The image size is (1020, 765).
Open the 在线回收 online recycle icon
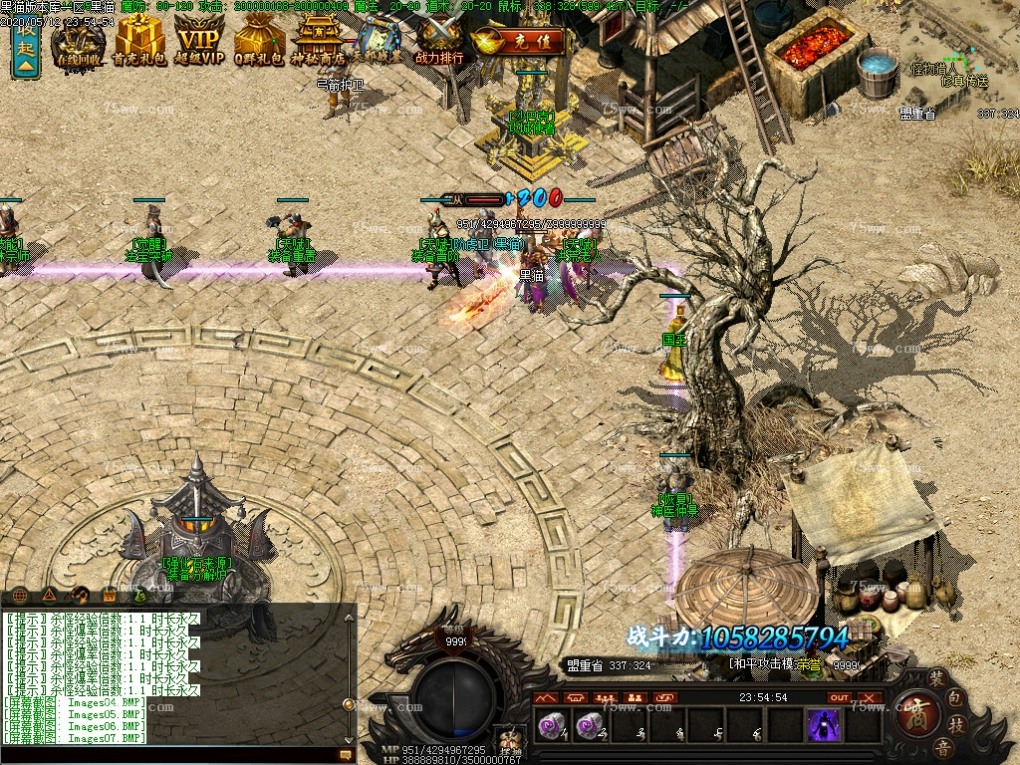(79, 42)
